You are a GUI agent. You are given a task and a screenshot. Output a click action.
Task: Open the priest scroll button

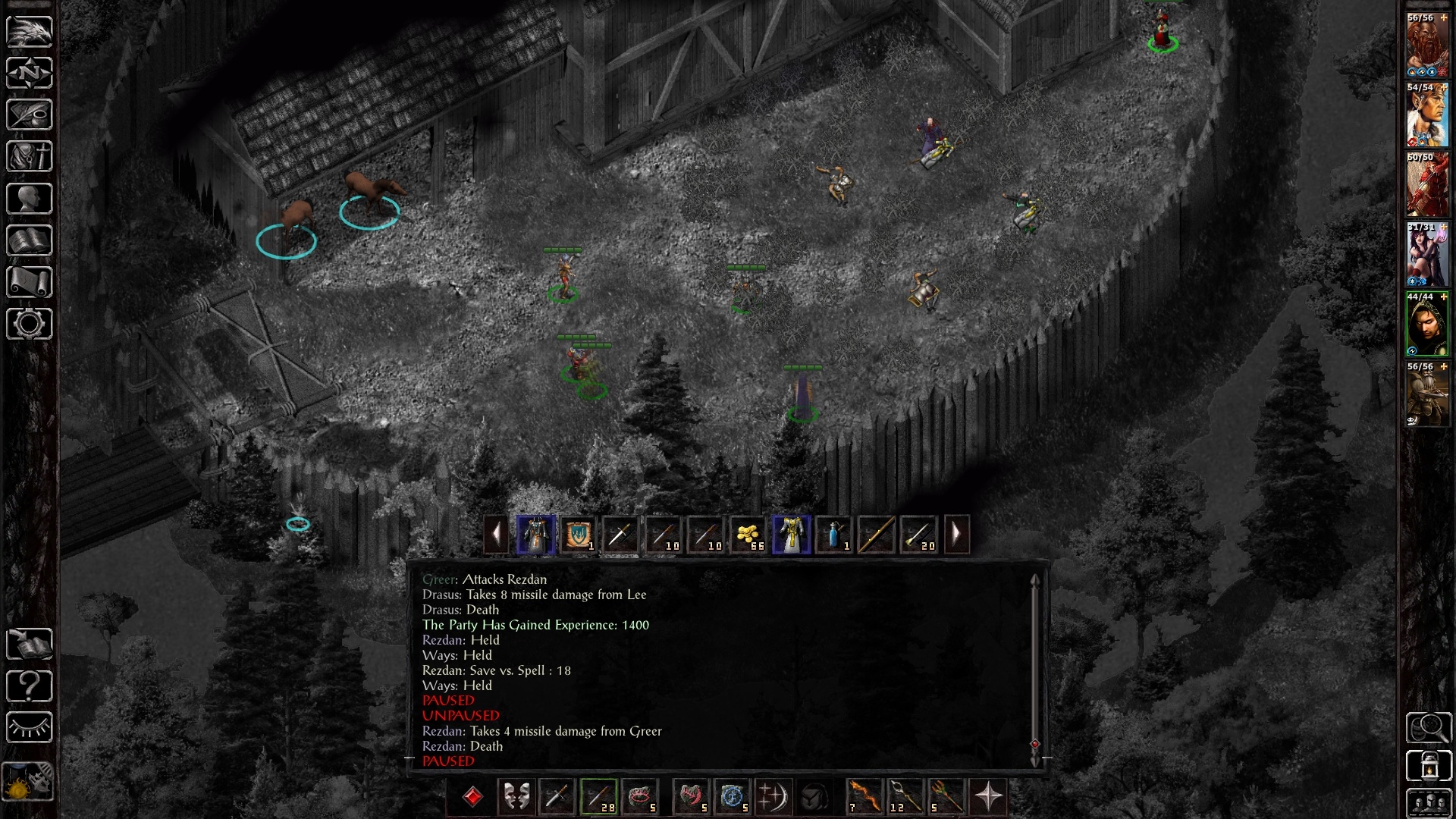[30, 282]
